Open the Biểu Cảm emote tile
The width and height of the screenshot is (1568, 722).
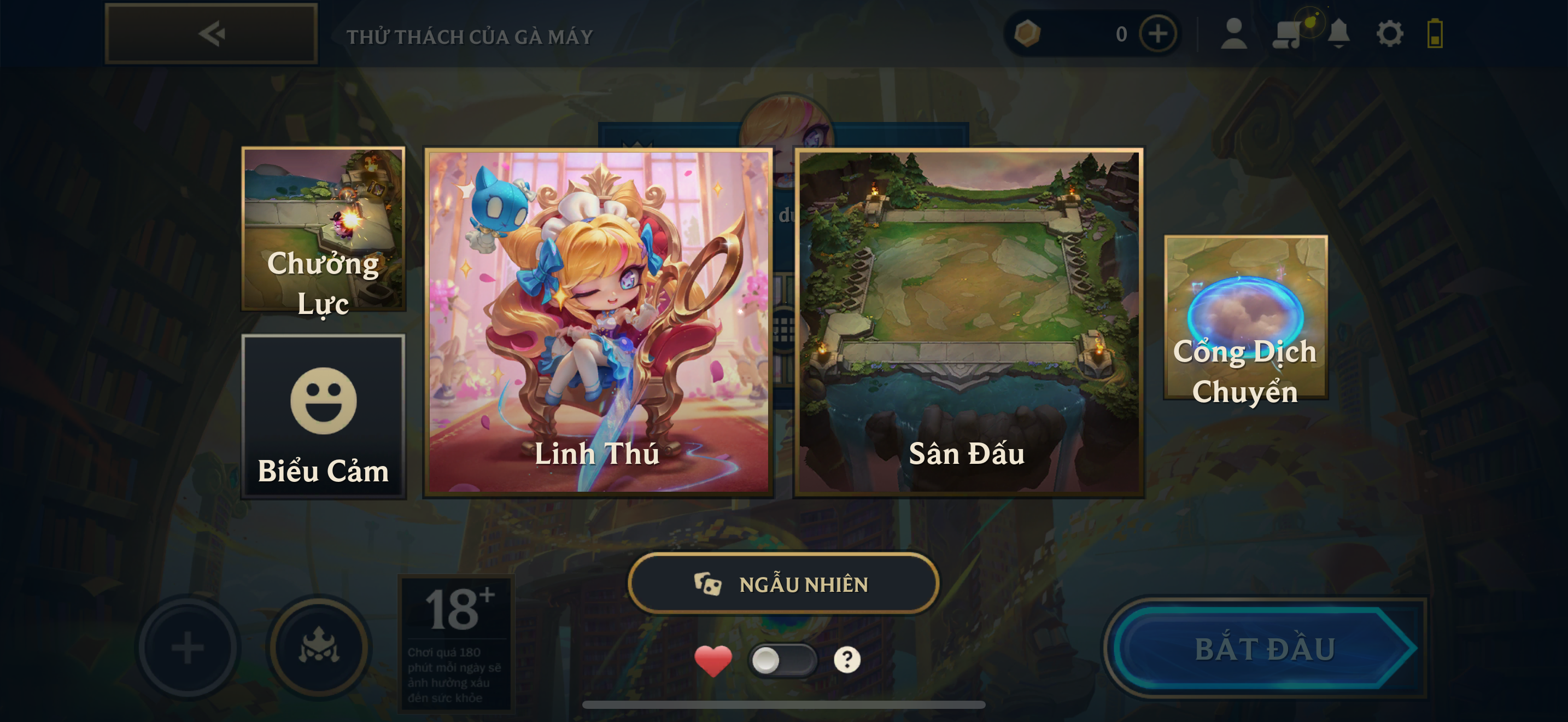[x=323, y=416]
